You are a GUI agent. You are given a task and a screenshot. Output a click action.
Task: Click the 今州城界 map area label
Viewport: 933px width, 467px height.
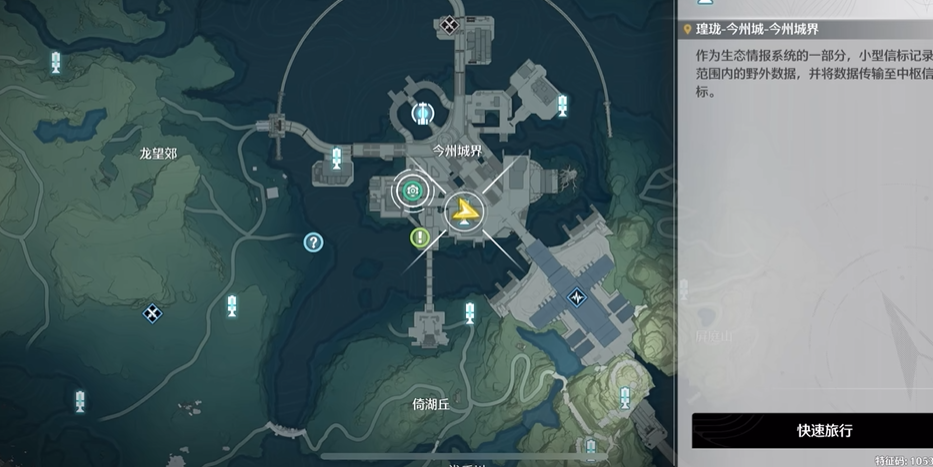pyautogui.click(x=456, y=151)
